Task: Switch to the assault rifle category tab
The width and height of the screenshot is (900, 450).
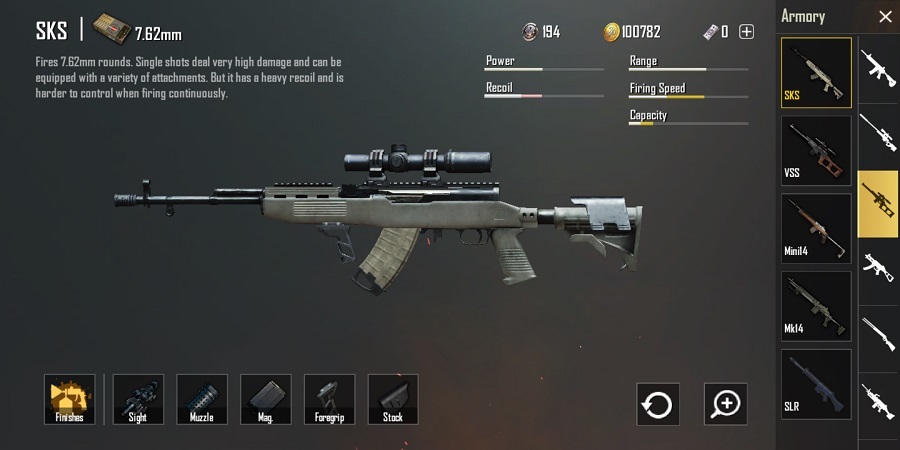Action: [878, 66]
